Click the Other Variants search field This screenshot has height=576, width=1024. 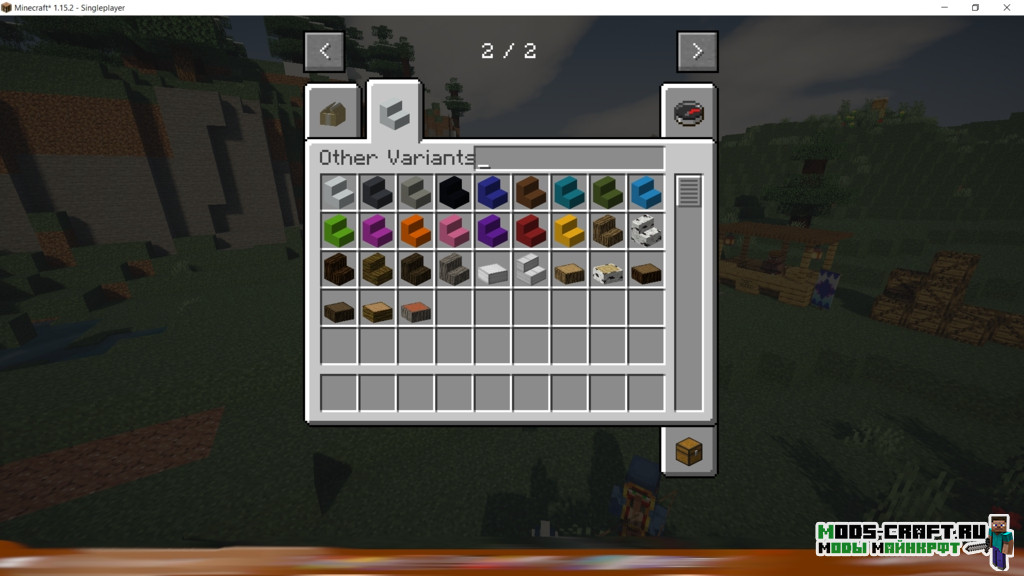pyautogui.click(x=569, y=158)
